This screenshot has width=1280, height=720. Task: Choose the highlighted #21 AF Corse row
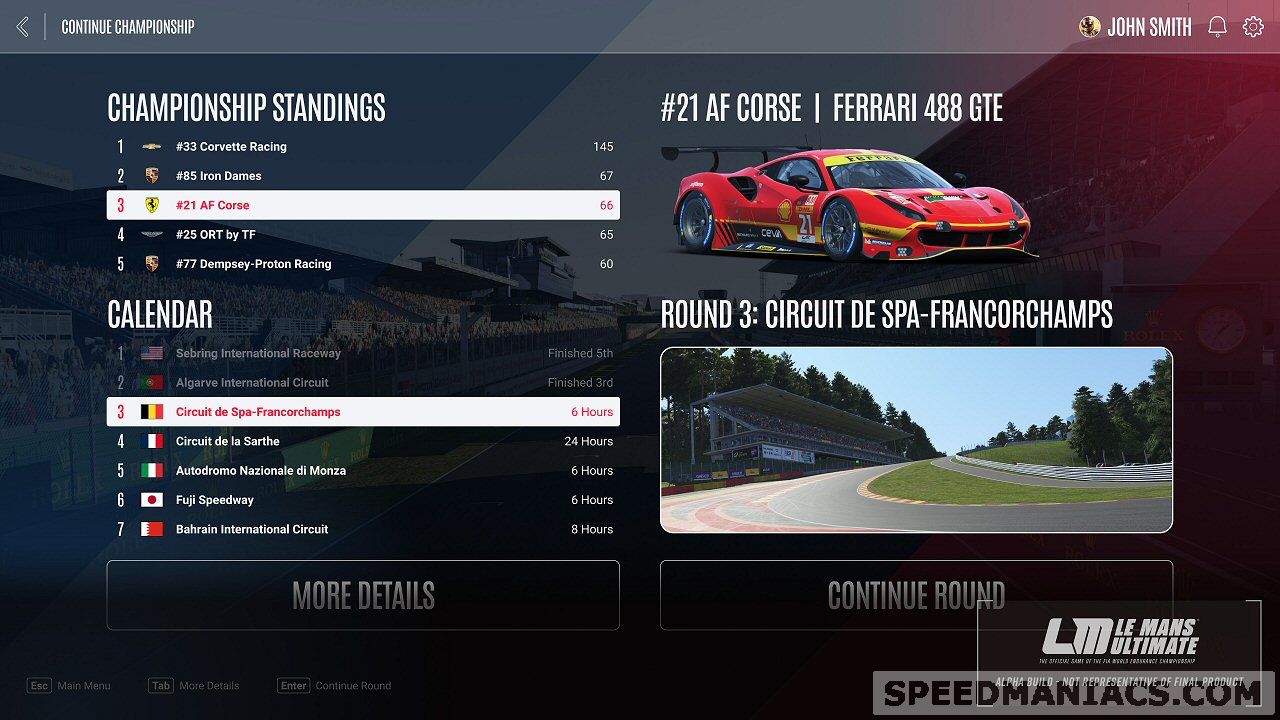tap(362, 205)
